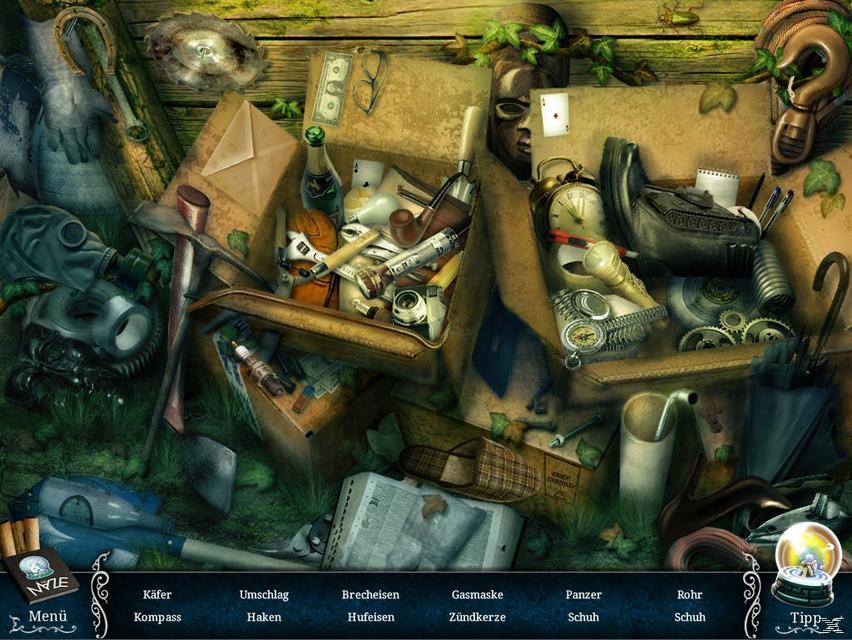The width and height of the screenshot is (852, 640).
Task: Select the Zündkerze list entry
Action: point(477,617)
